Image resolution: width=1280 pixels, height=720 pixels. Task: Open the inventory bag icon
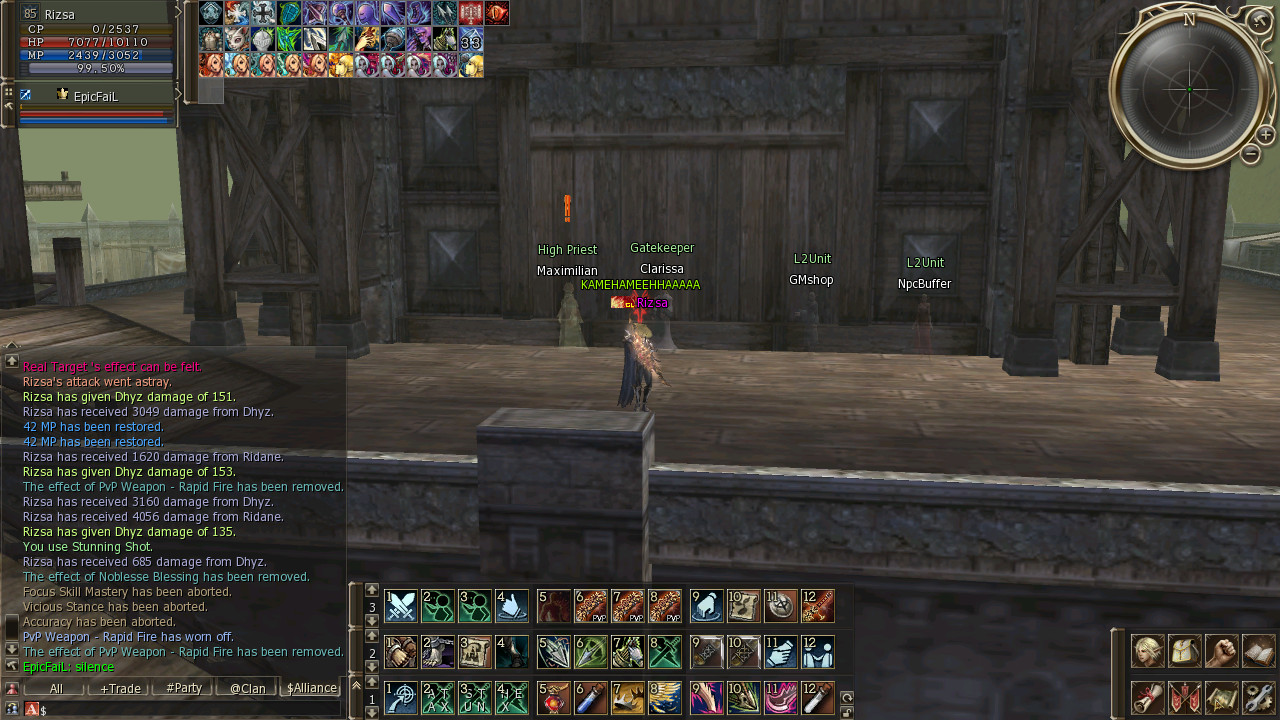coord(1185,651)
